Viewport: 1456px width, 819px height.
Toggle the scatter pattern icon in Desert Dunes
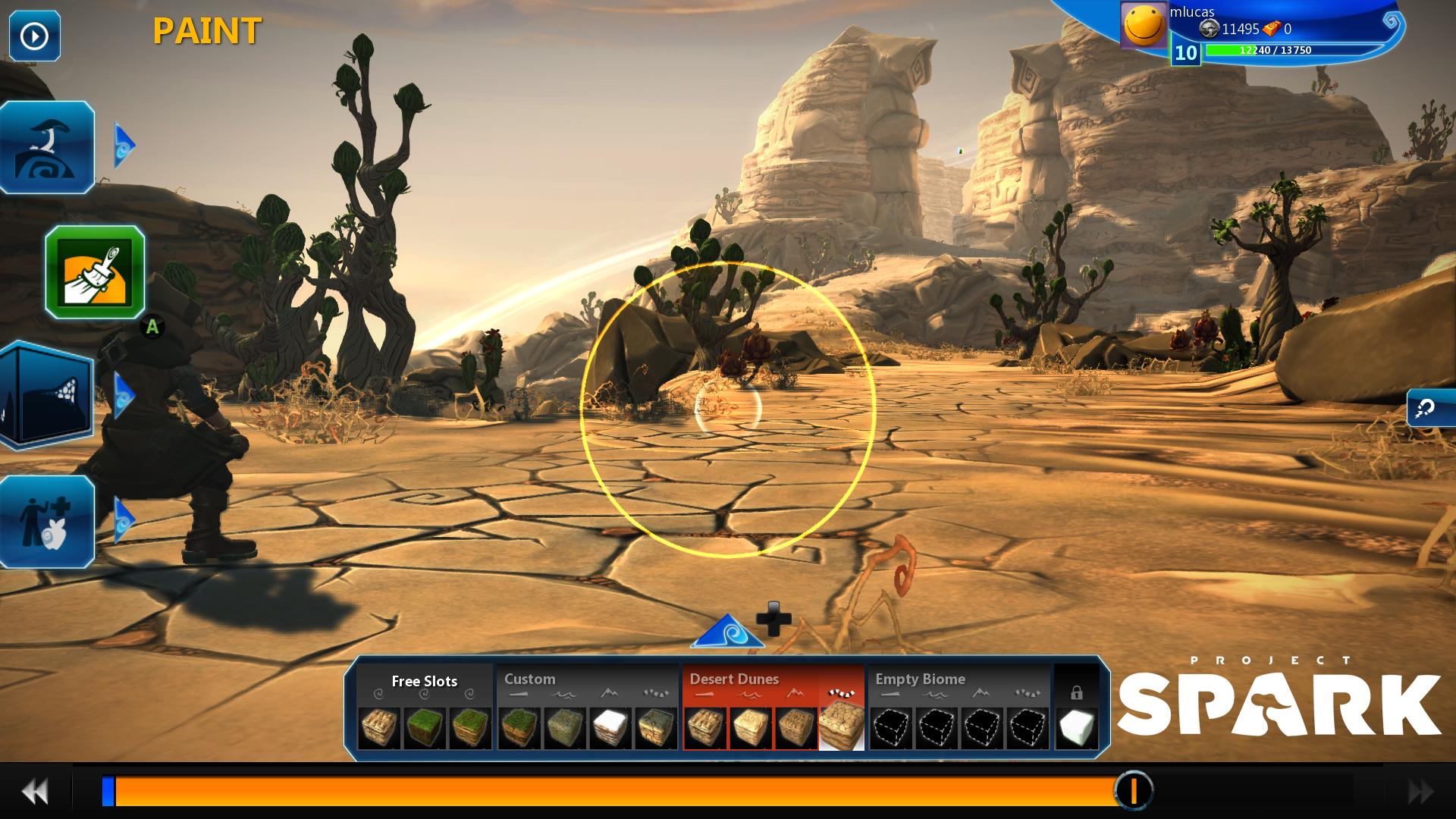coord(840,692)
